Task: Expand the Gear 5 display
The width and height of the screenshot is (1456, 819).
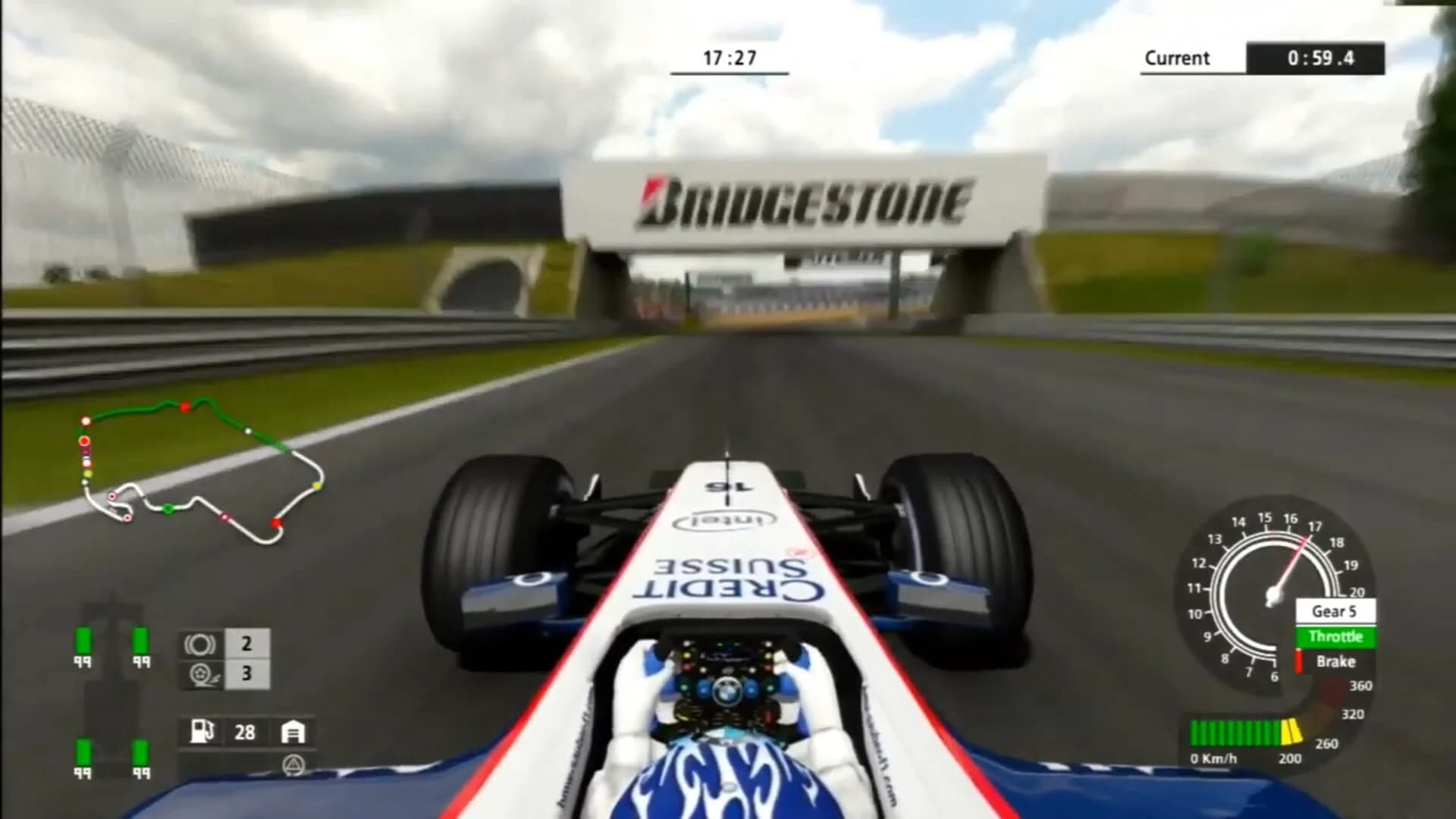Action: tap(1337, 610)
